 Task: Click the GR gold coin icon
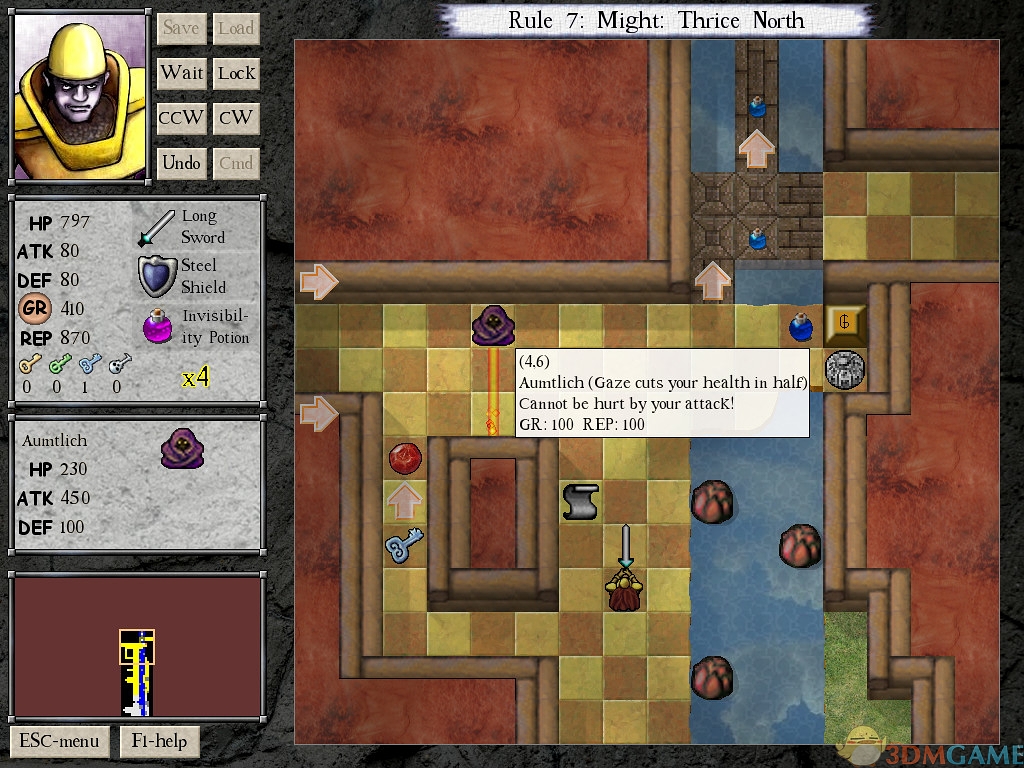[x=35, y=309]
